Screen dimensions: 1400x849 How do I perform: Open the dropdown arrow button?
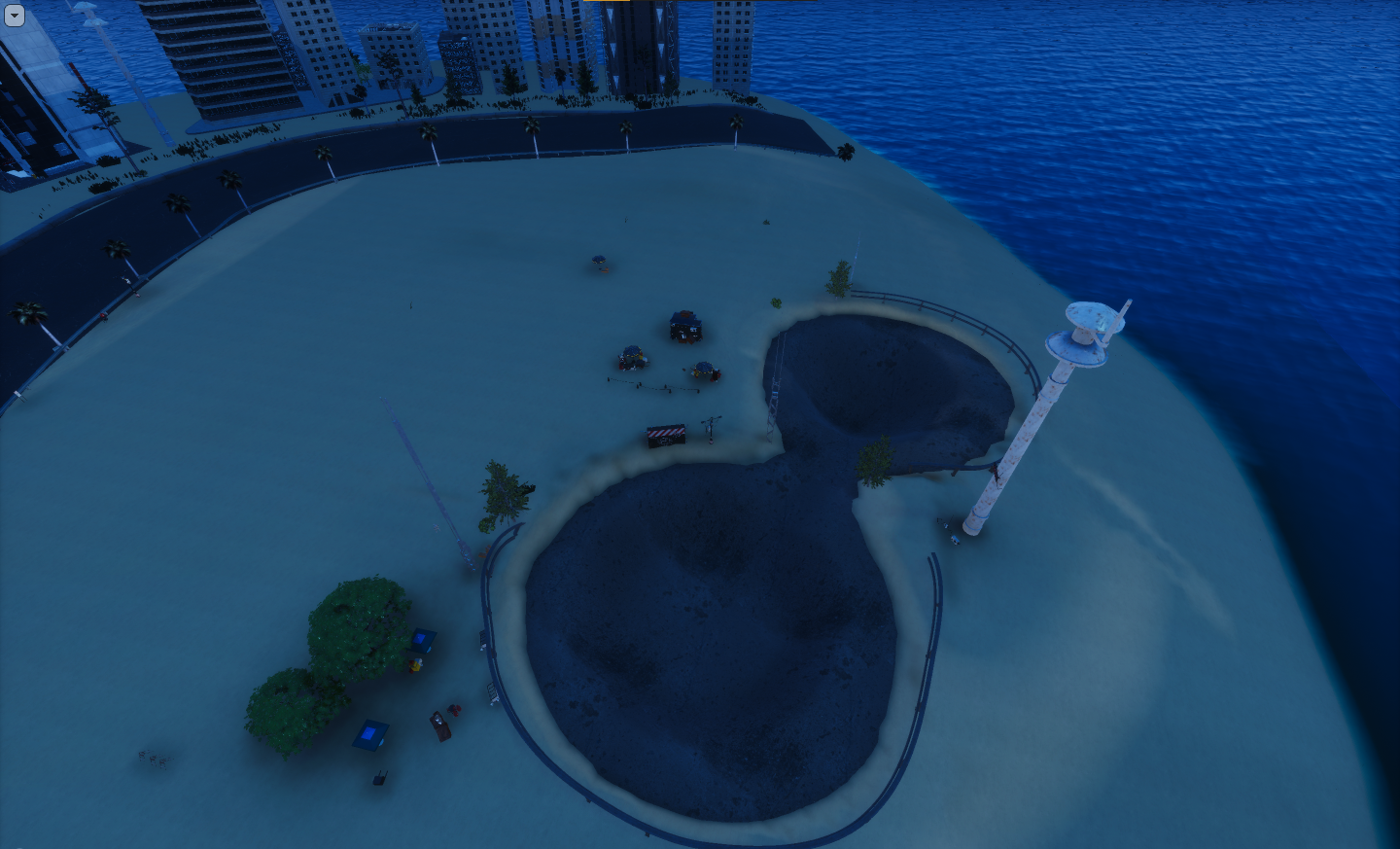coord(14,16)
